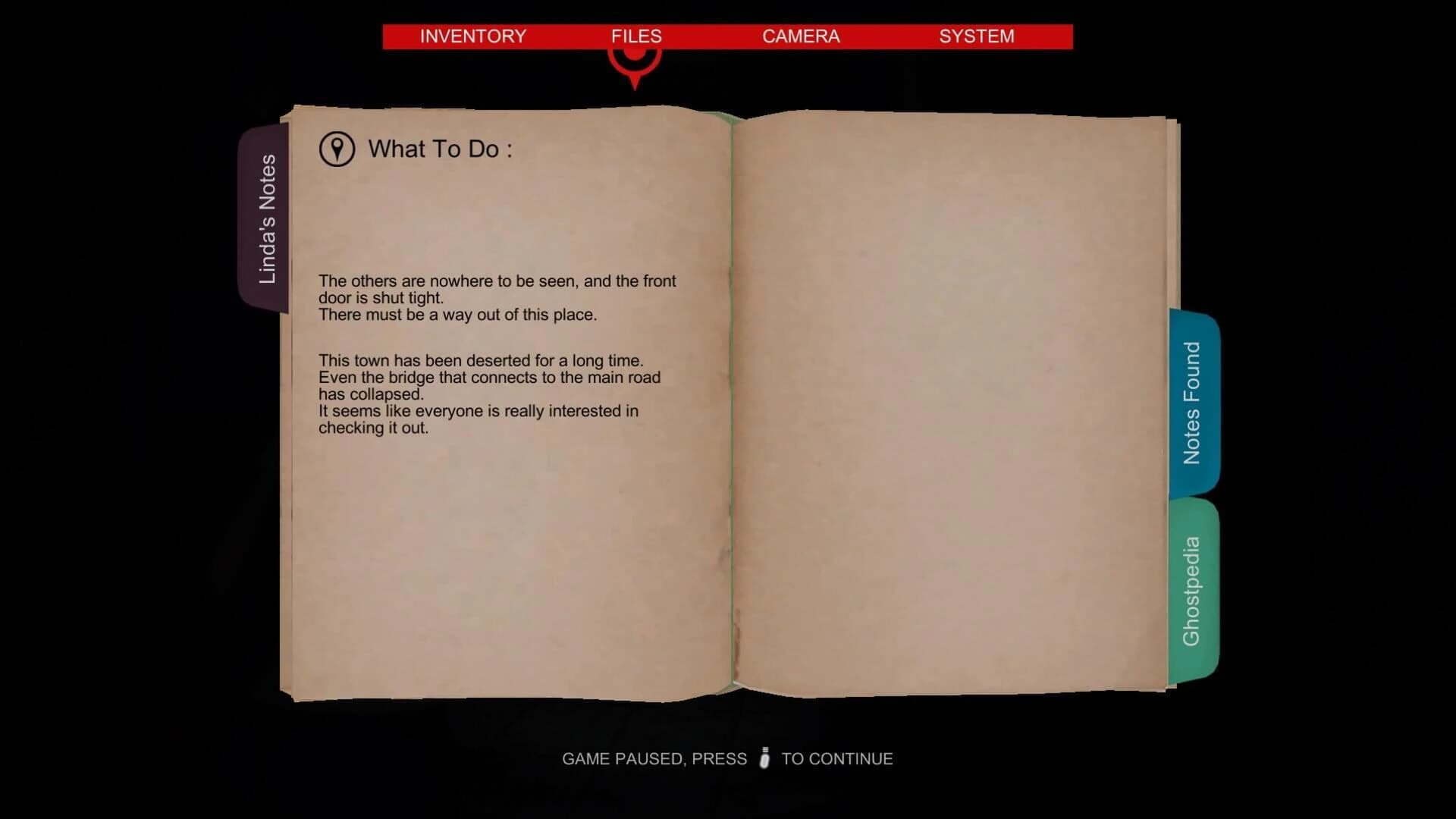Click the location pin icon beside What To Do

336,149
